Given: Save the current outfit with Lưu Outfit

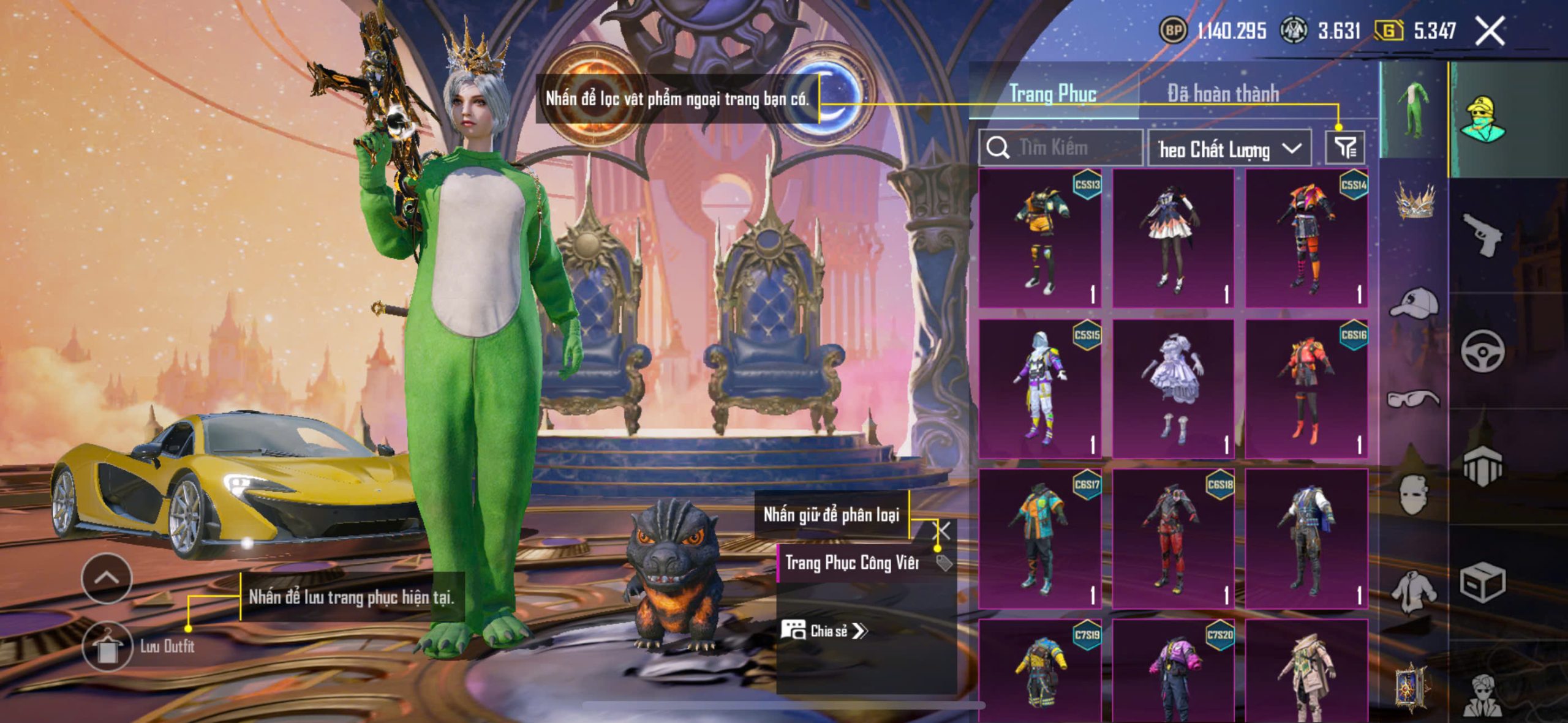Looking at the screenshot, I should [108, 646].
